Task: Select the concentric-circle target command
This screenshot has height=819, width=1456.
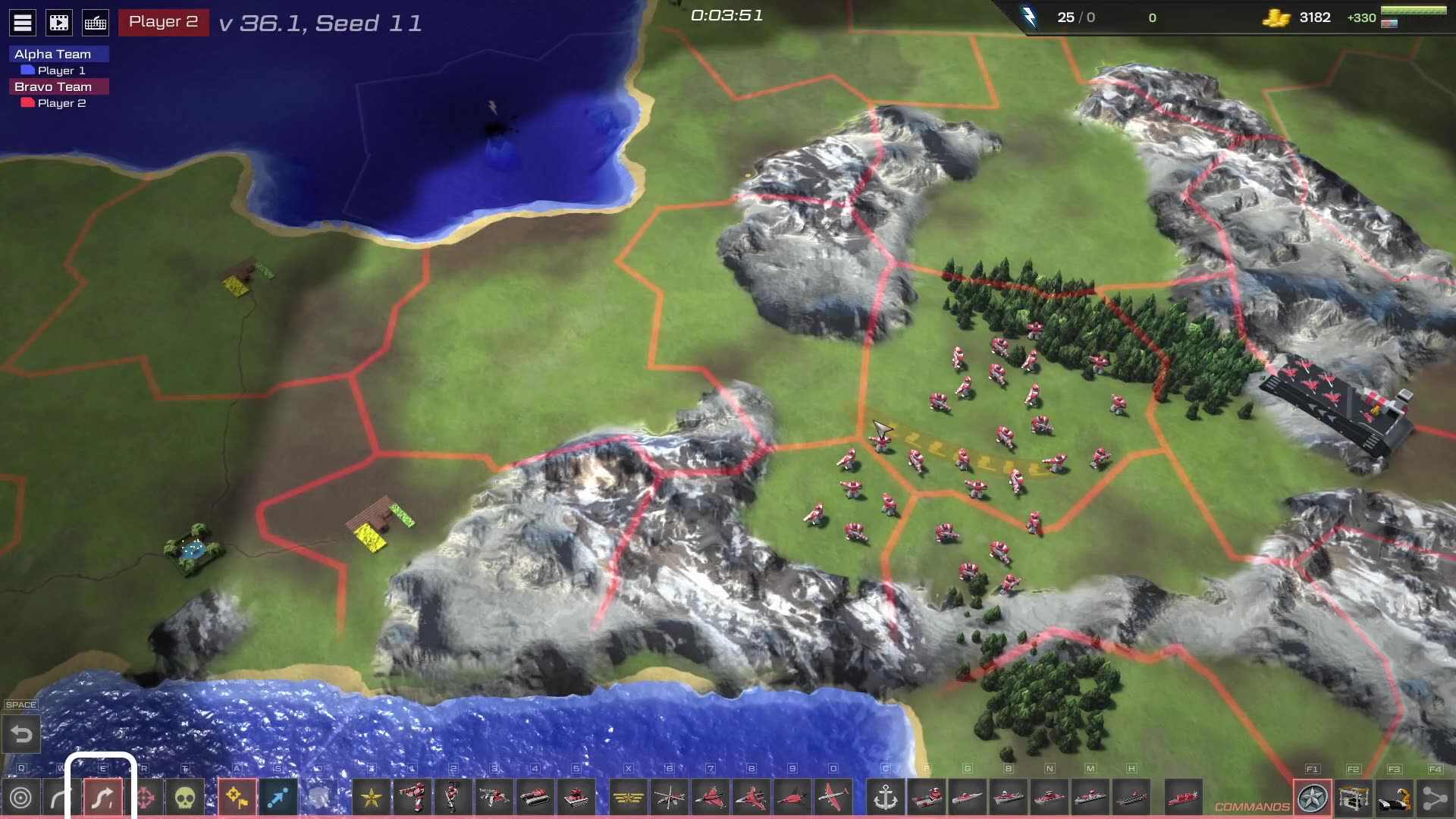Action: point(21,798)
